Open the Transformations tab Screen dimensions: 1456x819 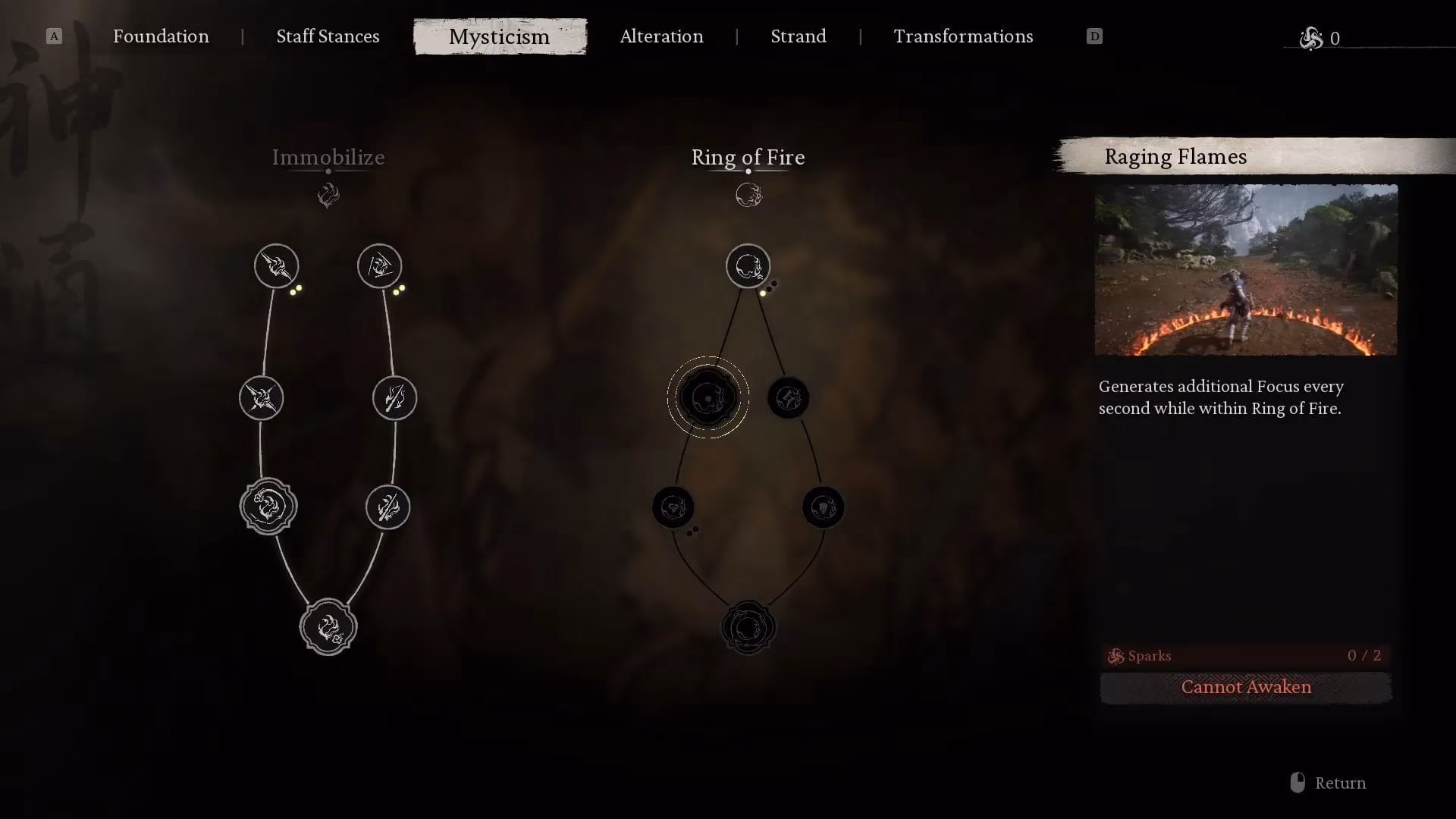963,36
